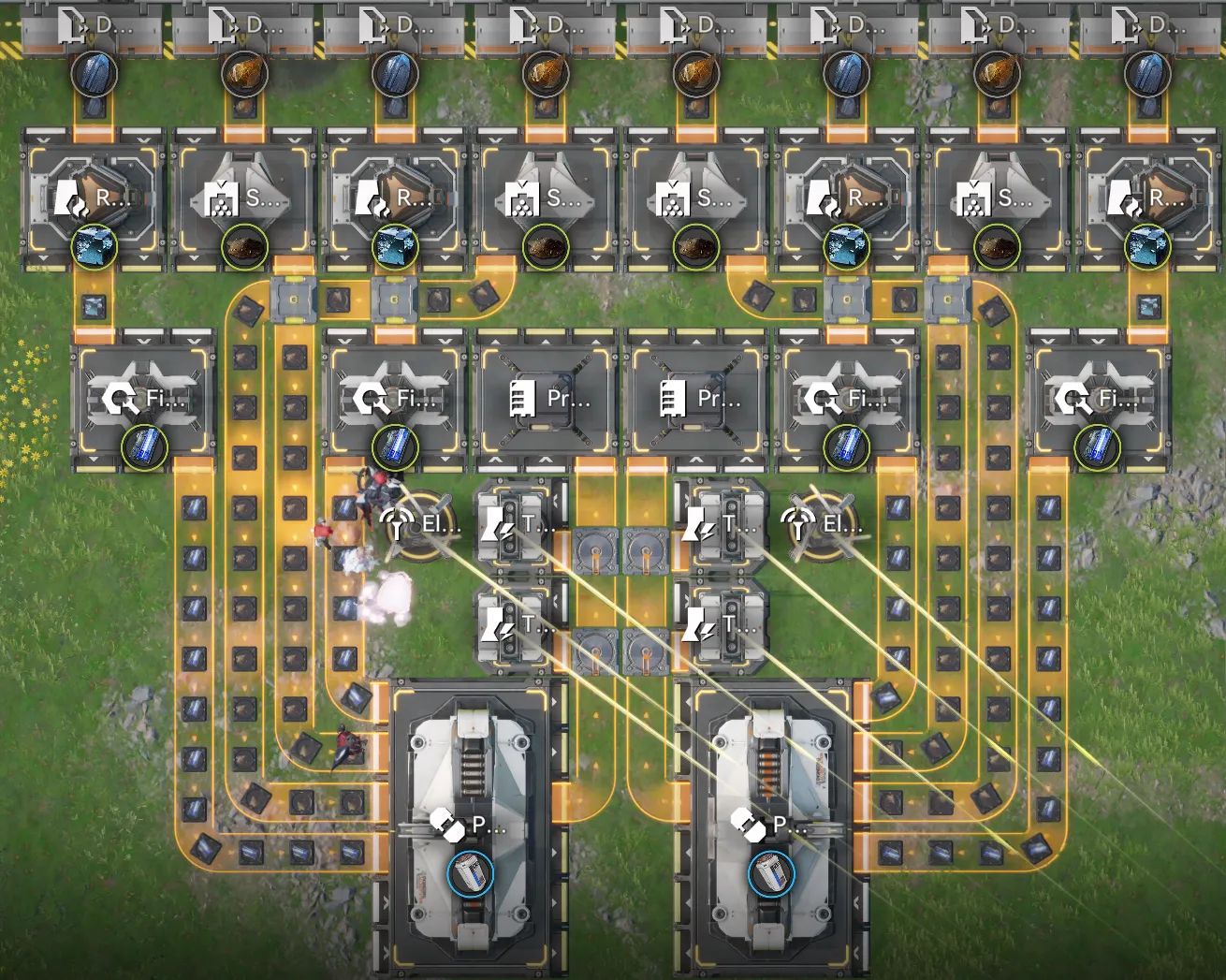Toggle the battery badge on the right Power plant

coord(771,872)
